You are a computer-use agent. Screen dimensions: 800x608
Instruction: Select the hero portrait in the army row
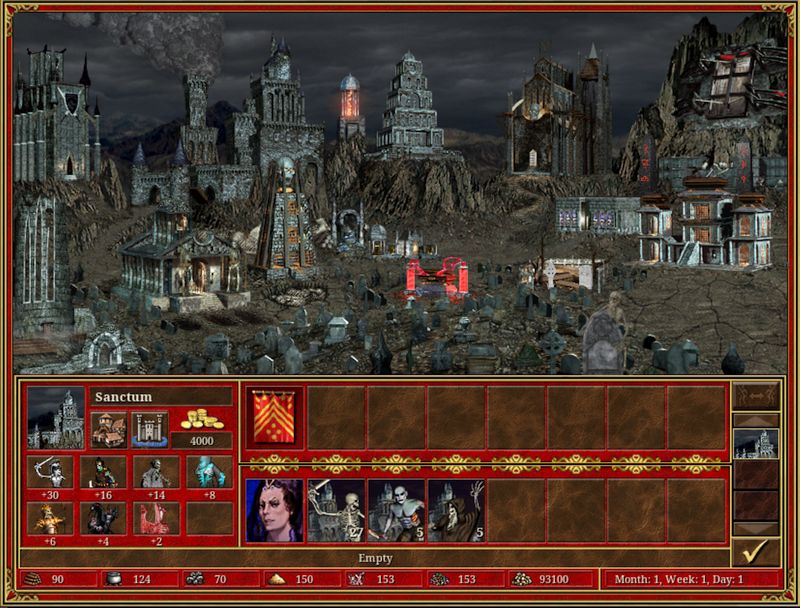click(x=275, y=511)
